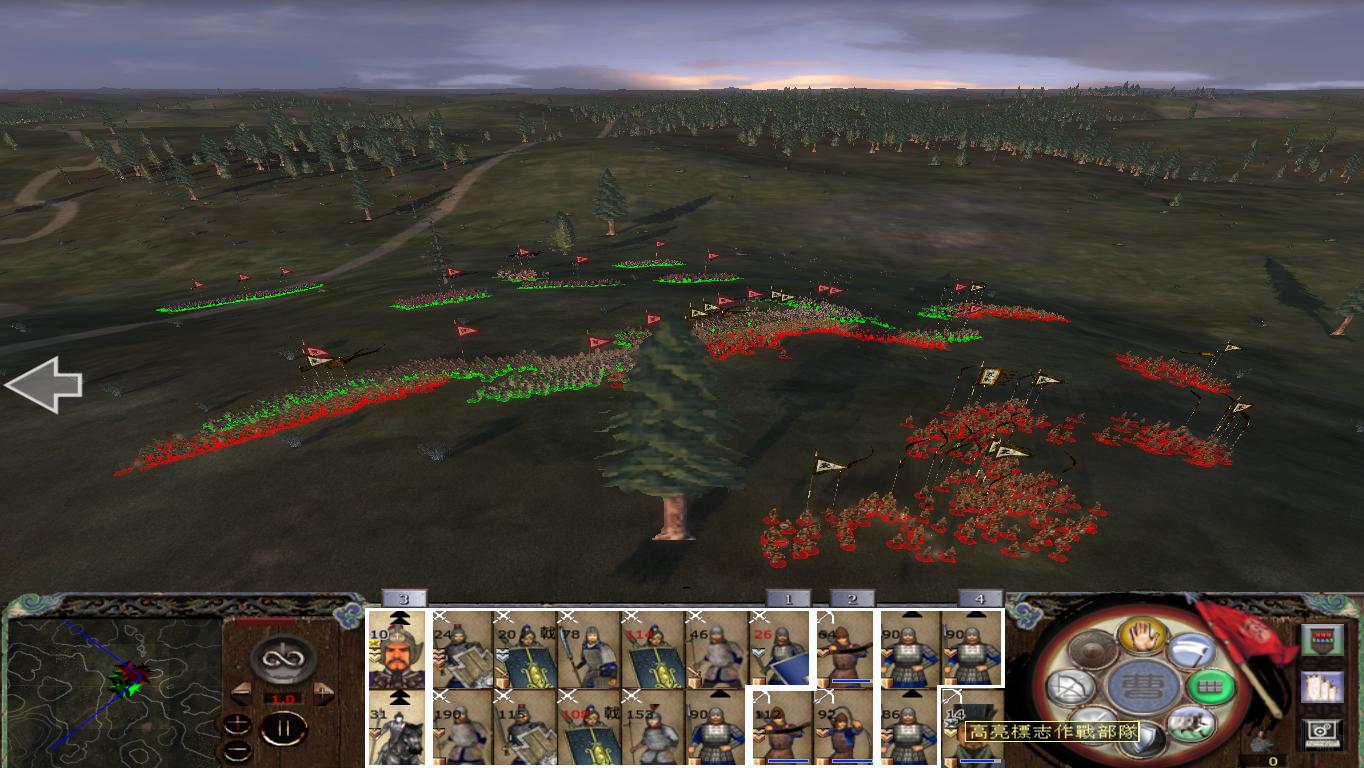Click the green grid Group Formation icon
This screenshot has width=1364, height=768.
1209,687
